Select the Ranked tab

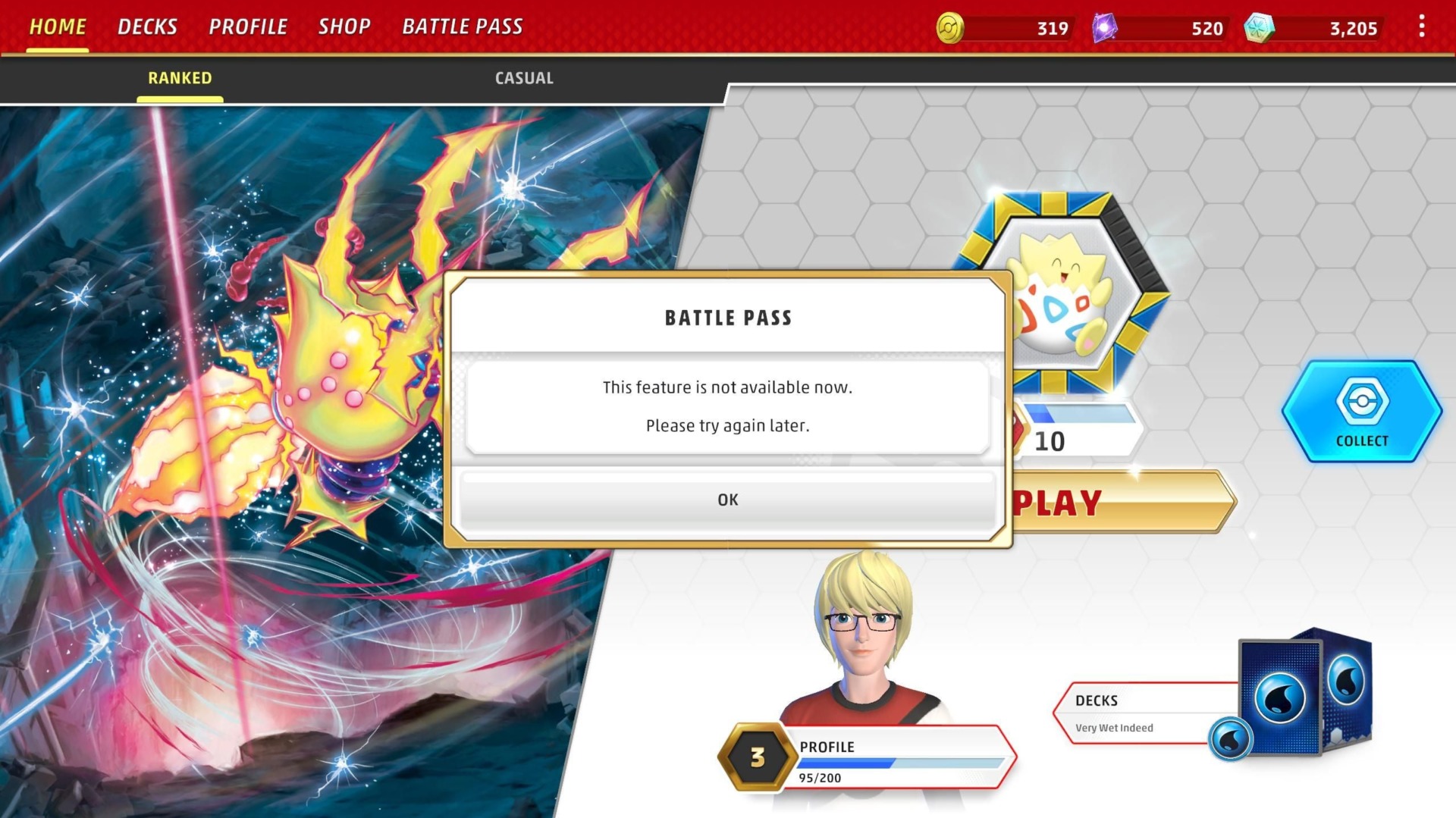[x=180, y=77]
